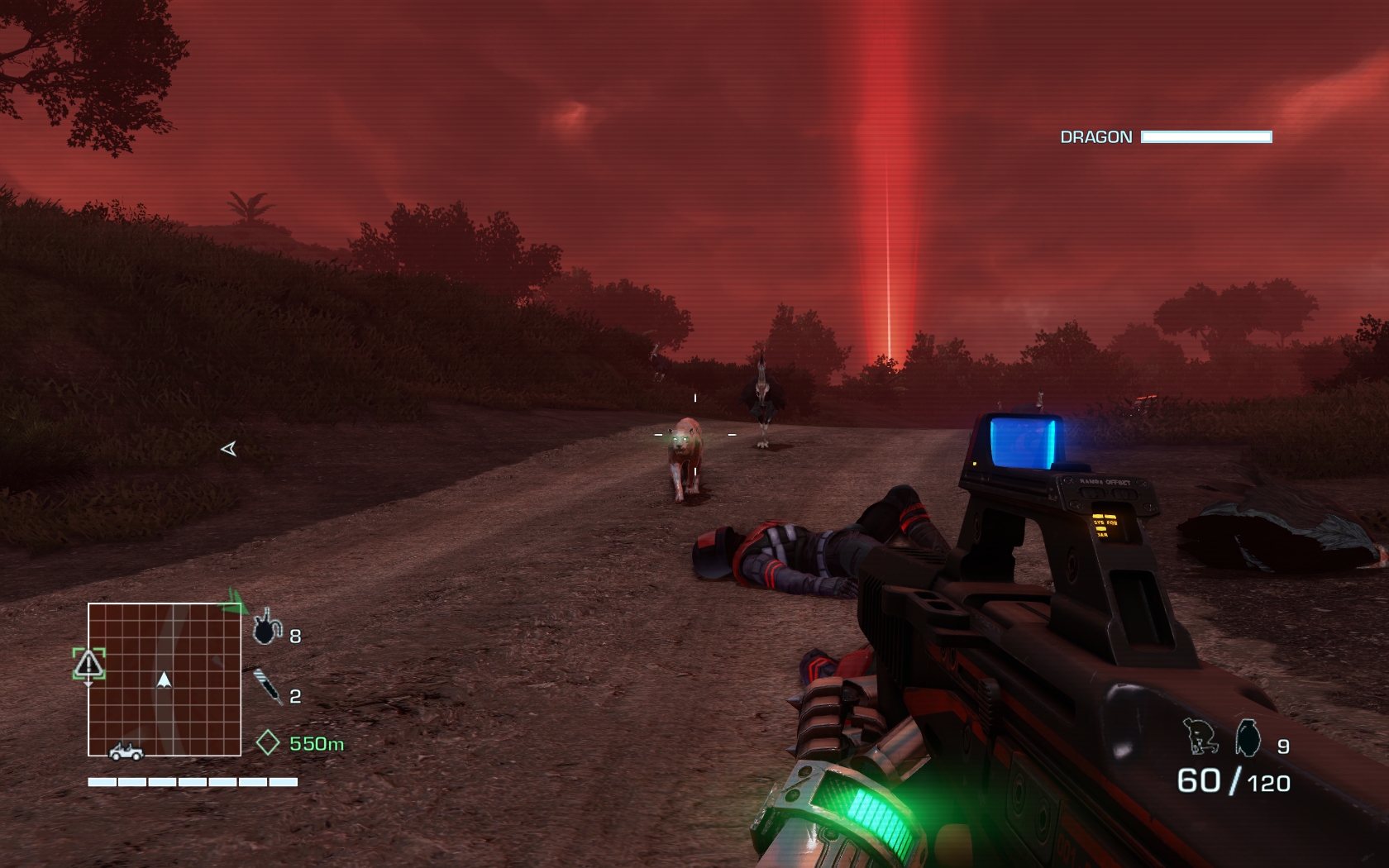Select the warning triangle marker beside the minimap
The height and width of the screenshot is (868, 1389).
pos(88,664)
